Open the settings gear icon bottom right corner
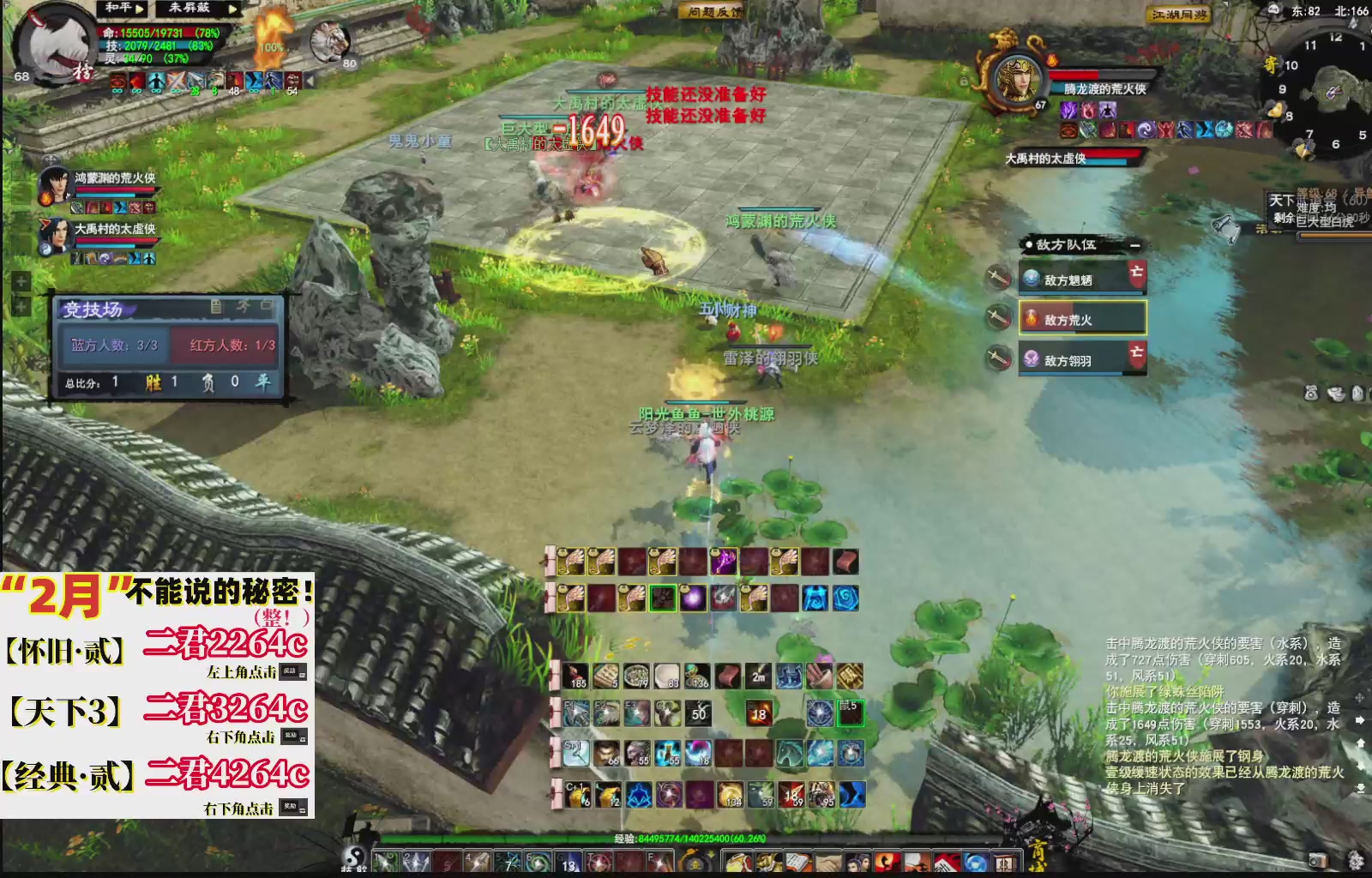1372x878 pixels. [x=1355, y=862]
